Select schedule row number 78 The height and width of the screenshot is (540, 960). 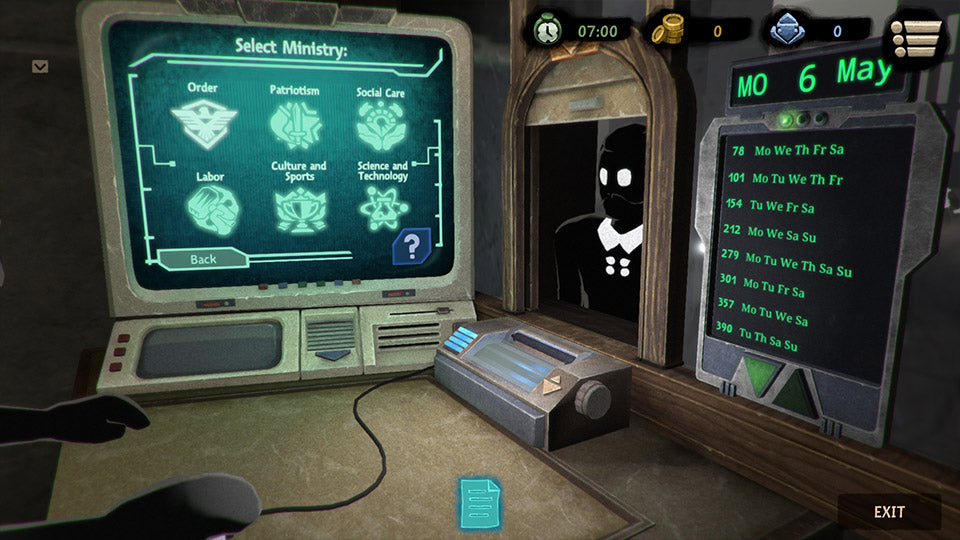[x=788, y=151]
